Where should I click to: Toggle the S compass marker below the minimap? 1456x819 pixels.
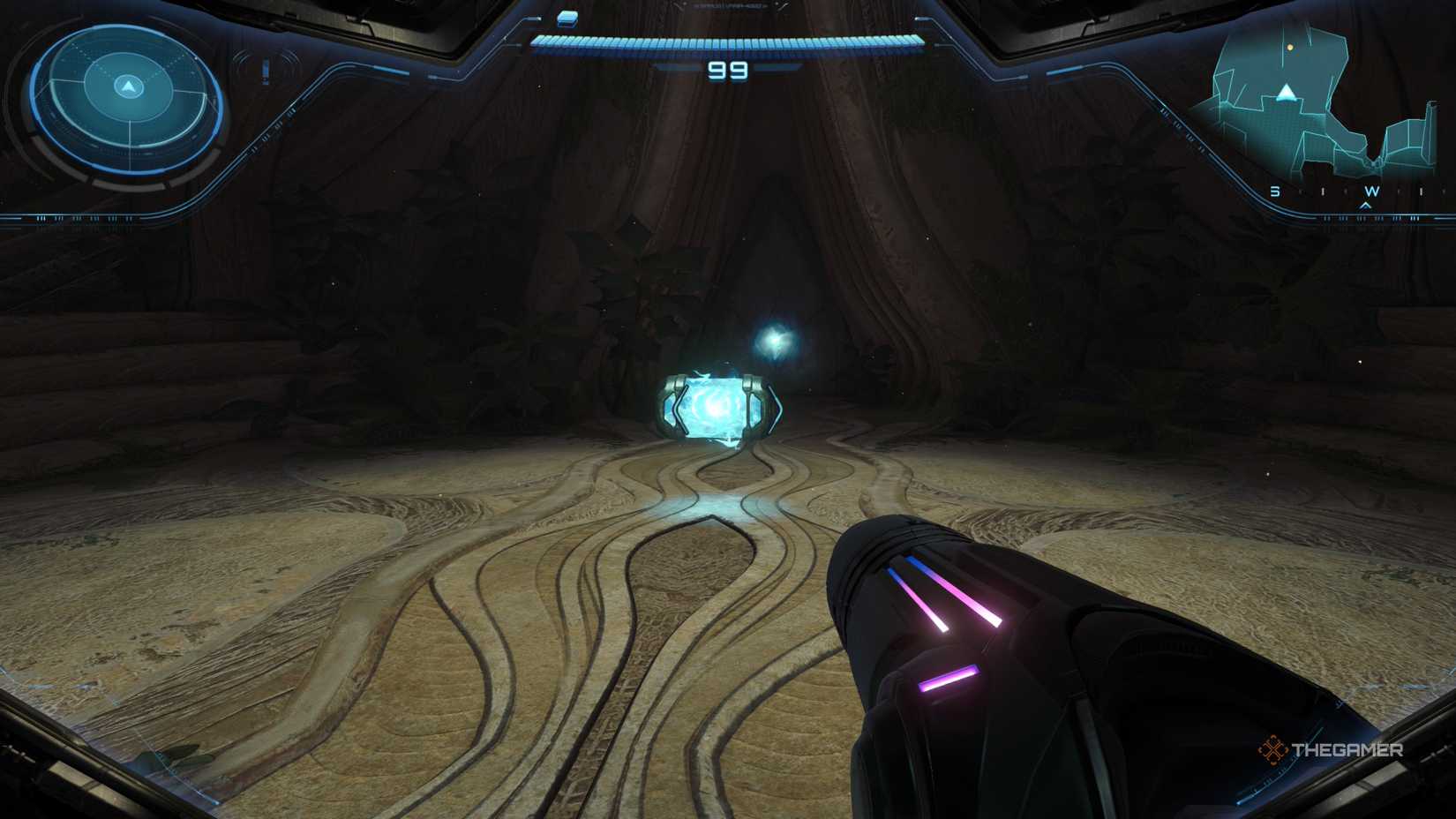click(x=1275, y=190)
